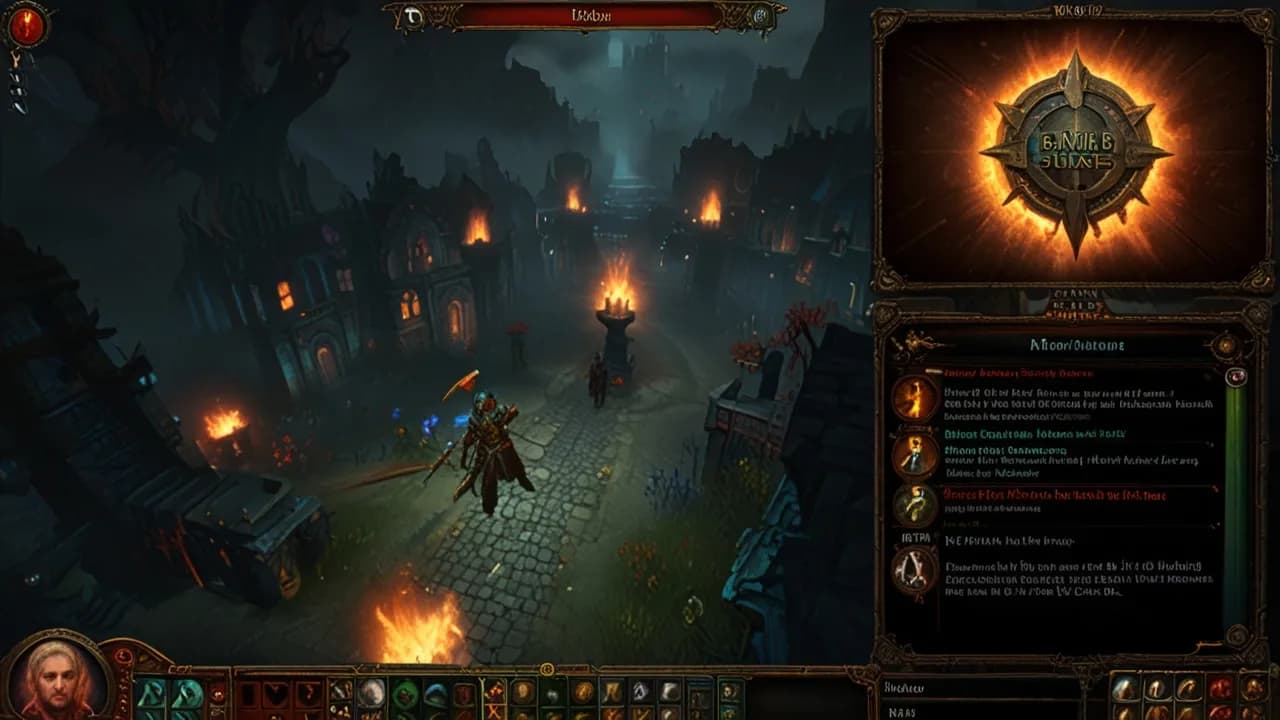Activate the white moon orb hotbar skill
Image resolution: width=1280 pixels, height=720 pixels.
[x=372, y=692]
